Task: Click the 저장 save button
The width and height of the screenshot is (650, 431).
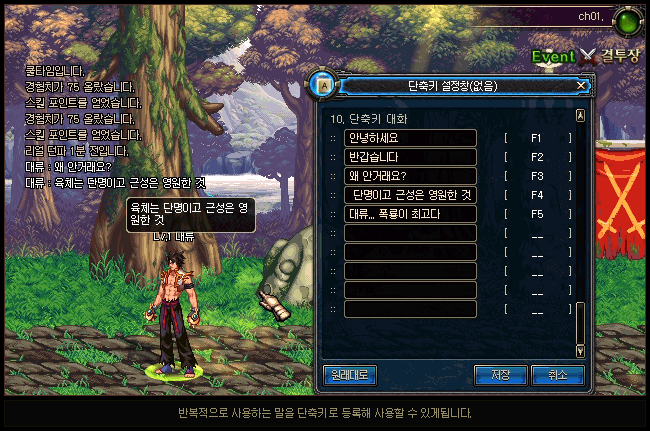Action: coord(500,375)
